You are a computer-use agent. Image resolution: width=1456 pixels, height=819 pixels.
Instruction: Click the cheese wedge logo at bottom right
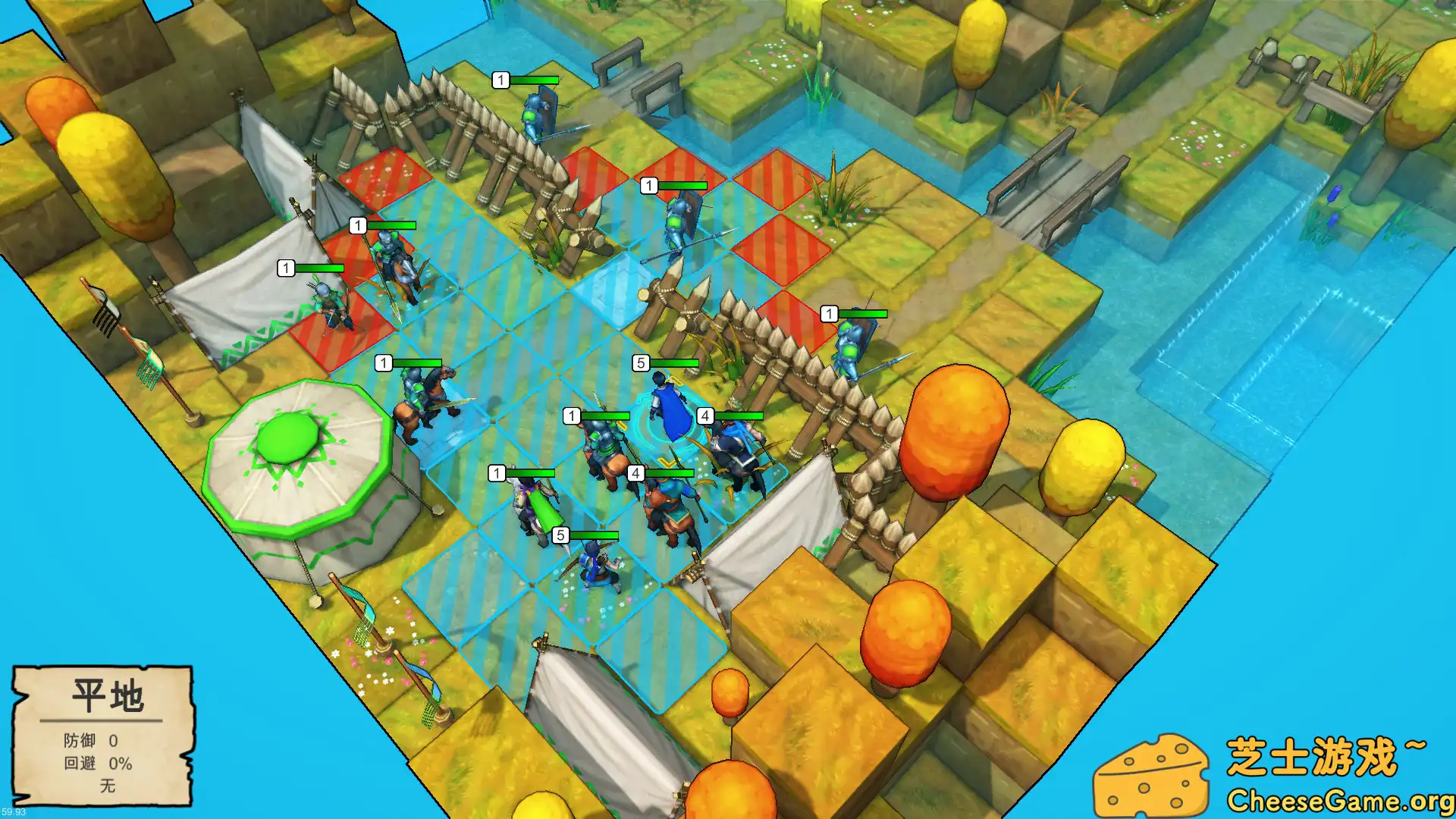[1168, 773]
